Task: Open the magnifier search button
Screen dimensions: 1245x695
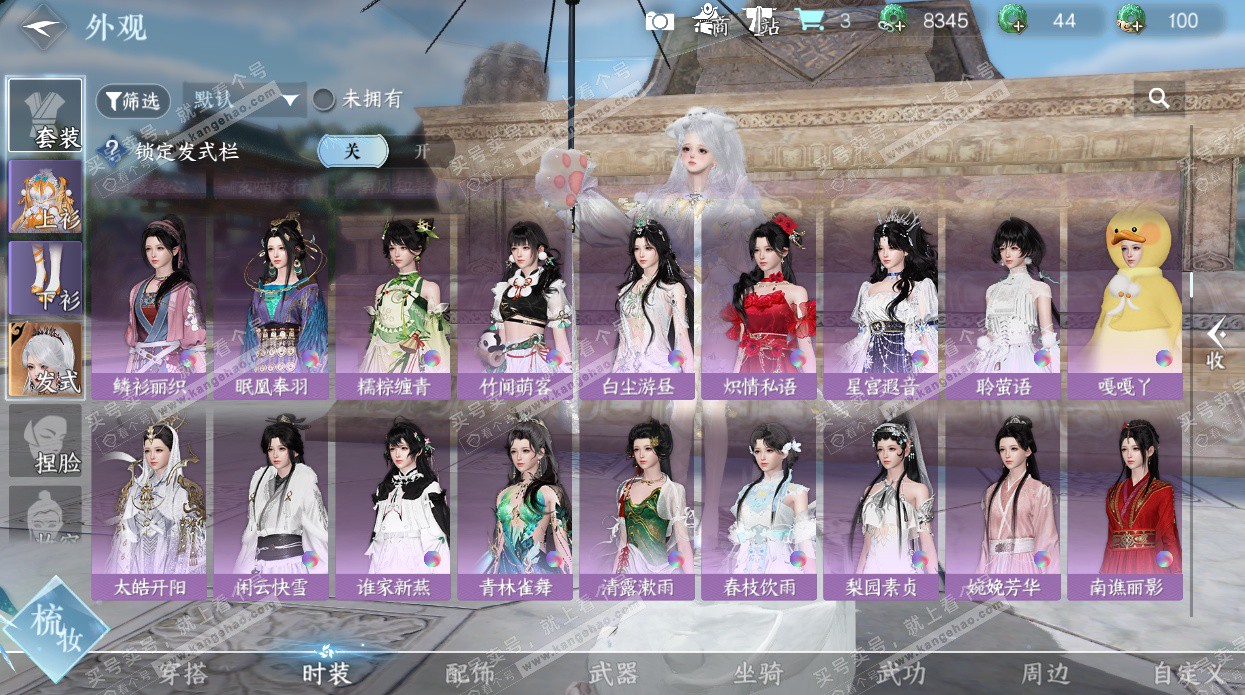Action: [x=1159, y=98]
